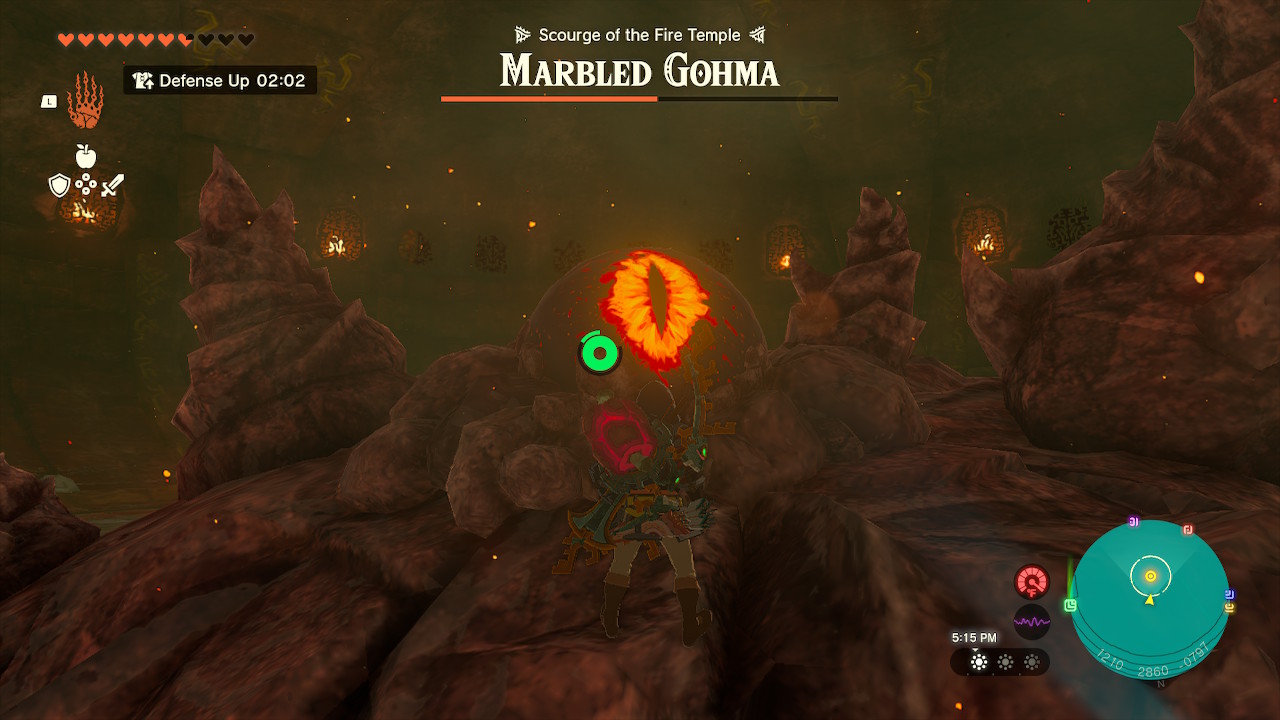Screen dimensions: 1280x720
Task: Select the Yunobo flame-hand ability icon
Action: [84, 102]
